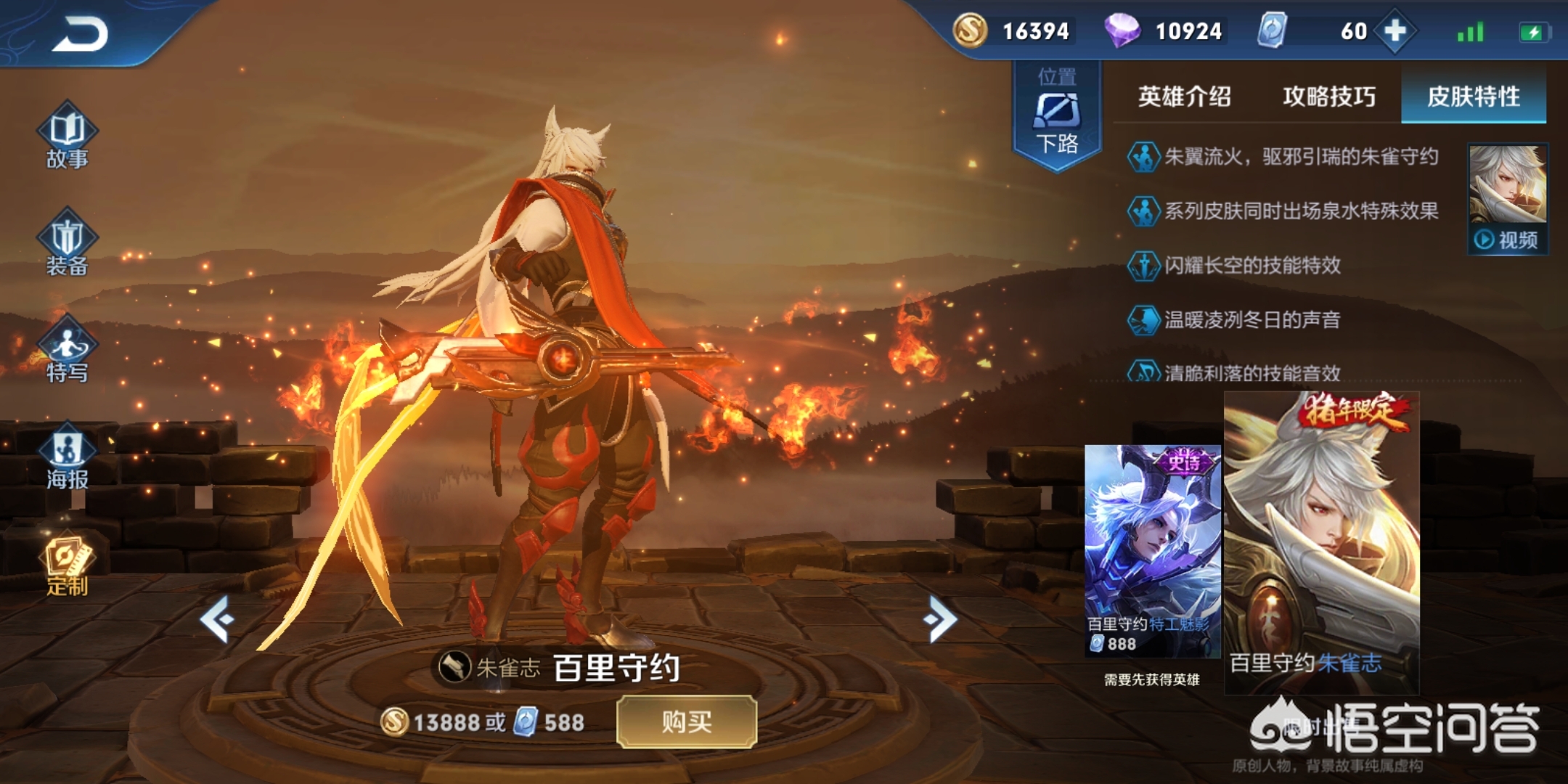Image resolution: width=1568 pixels, height=784 pixels.
Task: Add more vouchers with the plus button
Action: [1395, 31]
